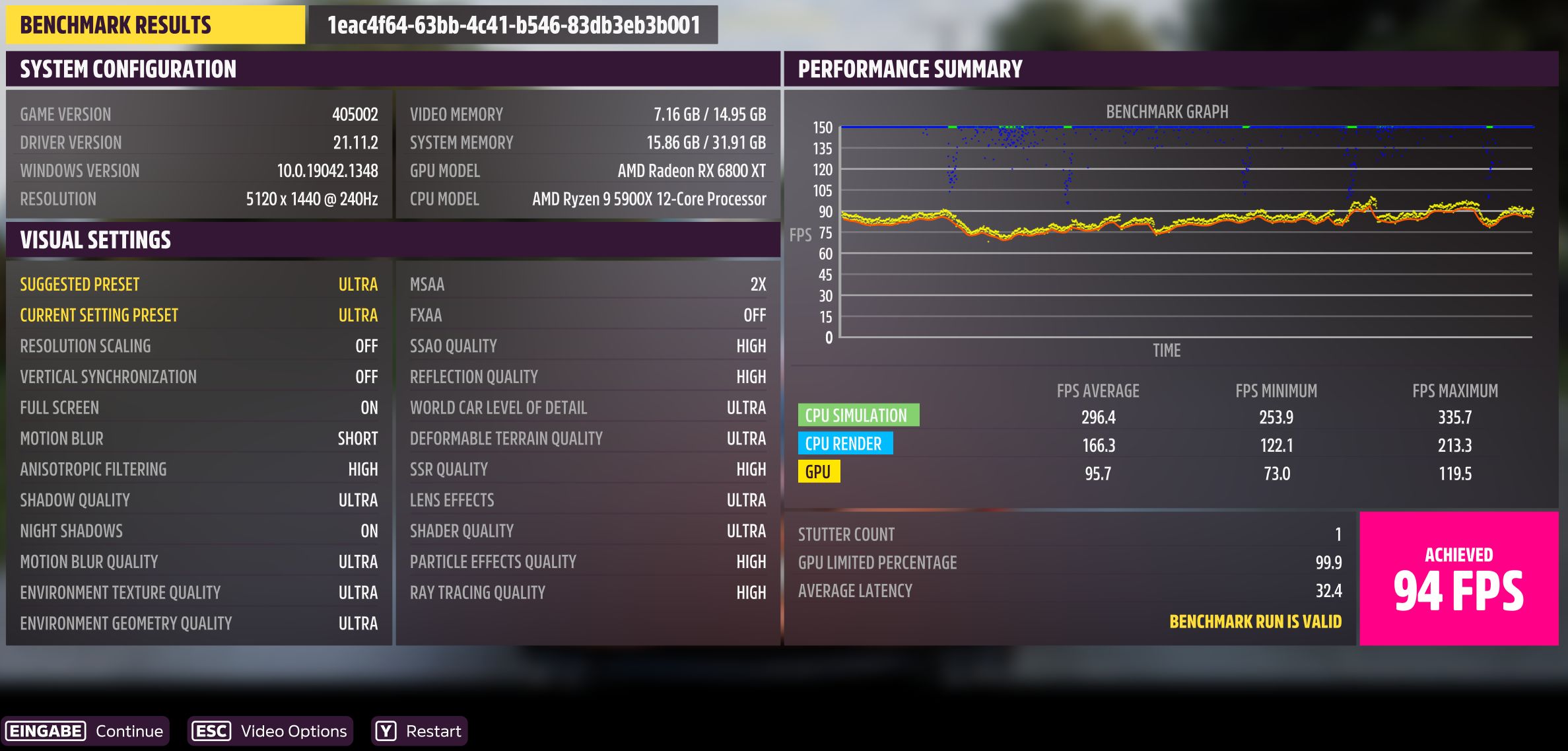Open the RAY TRACING QUALITY selector
Viewport: 1568px width, 751px height.
(588, 592)
